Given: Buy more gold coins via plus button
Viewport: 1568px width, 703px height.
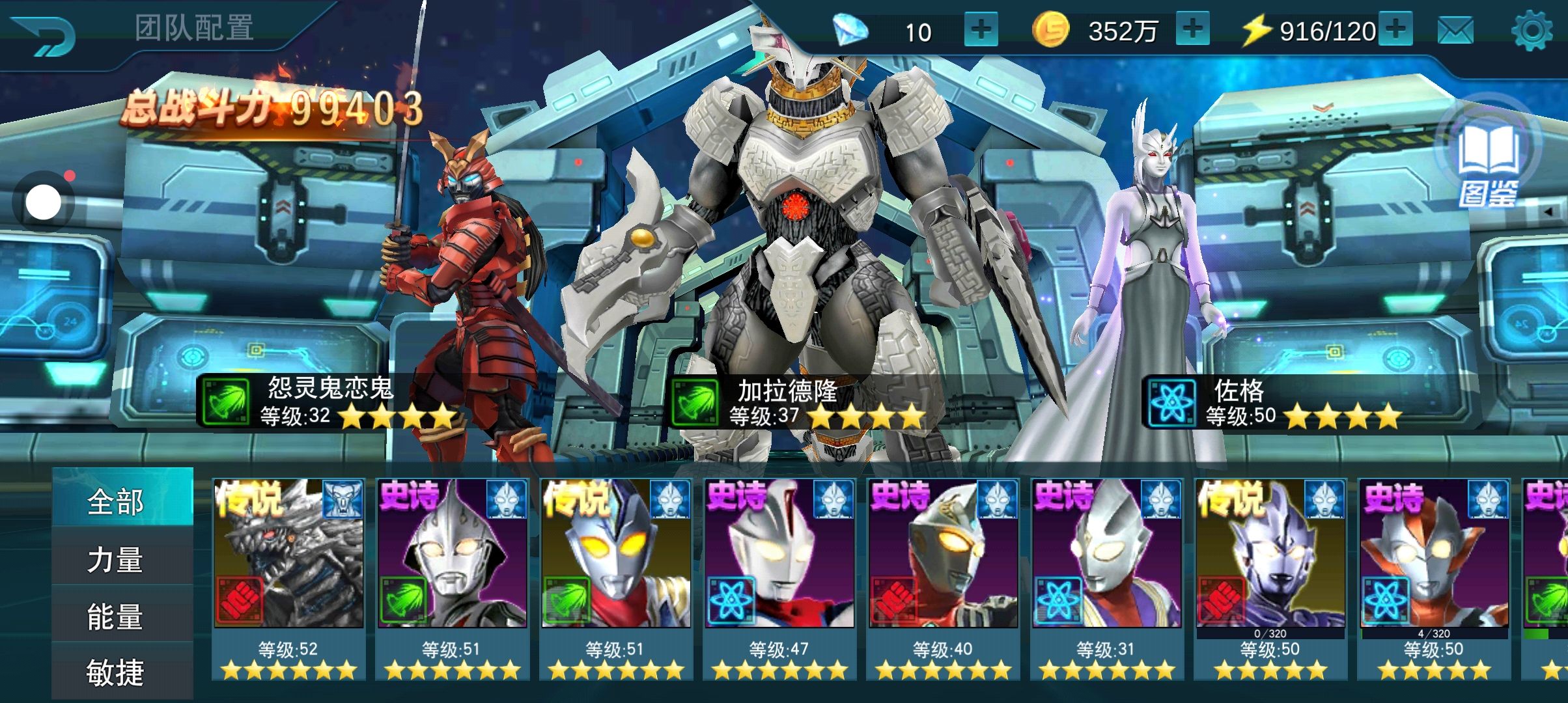Looking at the screenshot, I should click(x=1192, y=29).
